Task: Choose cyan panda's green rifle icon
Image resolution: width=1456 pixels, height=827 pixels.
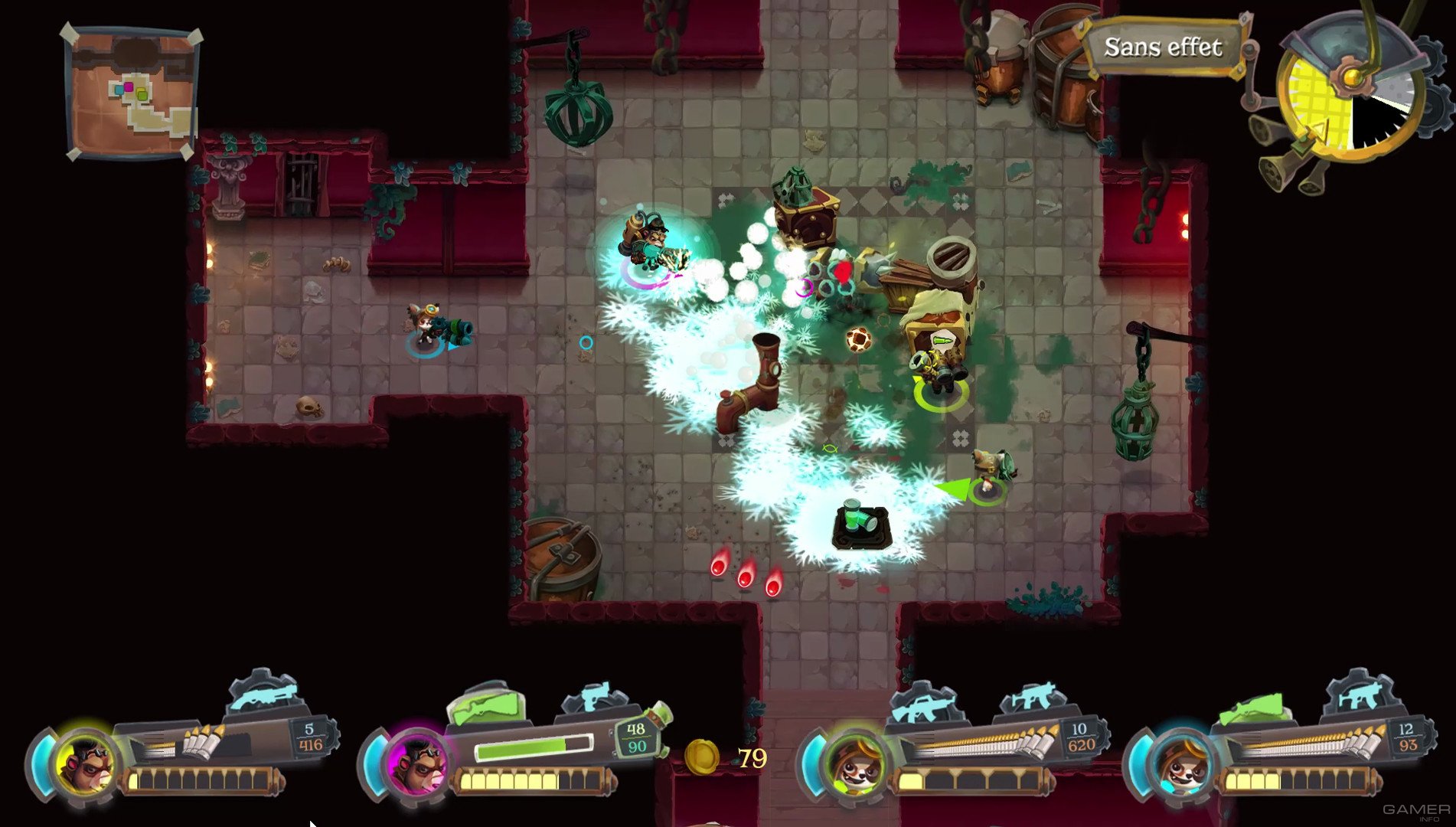Action: [x=1251, y=709]
